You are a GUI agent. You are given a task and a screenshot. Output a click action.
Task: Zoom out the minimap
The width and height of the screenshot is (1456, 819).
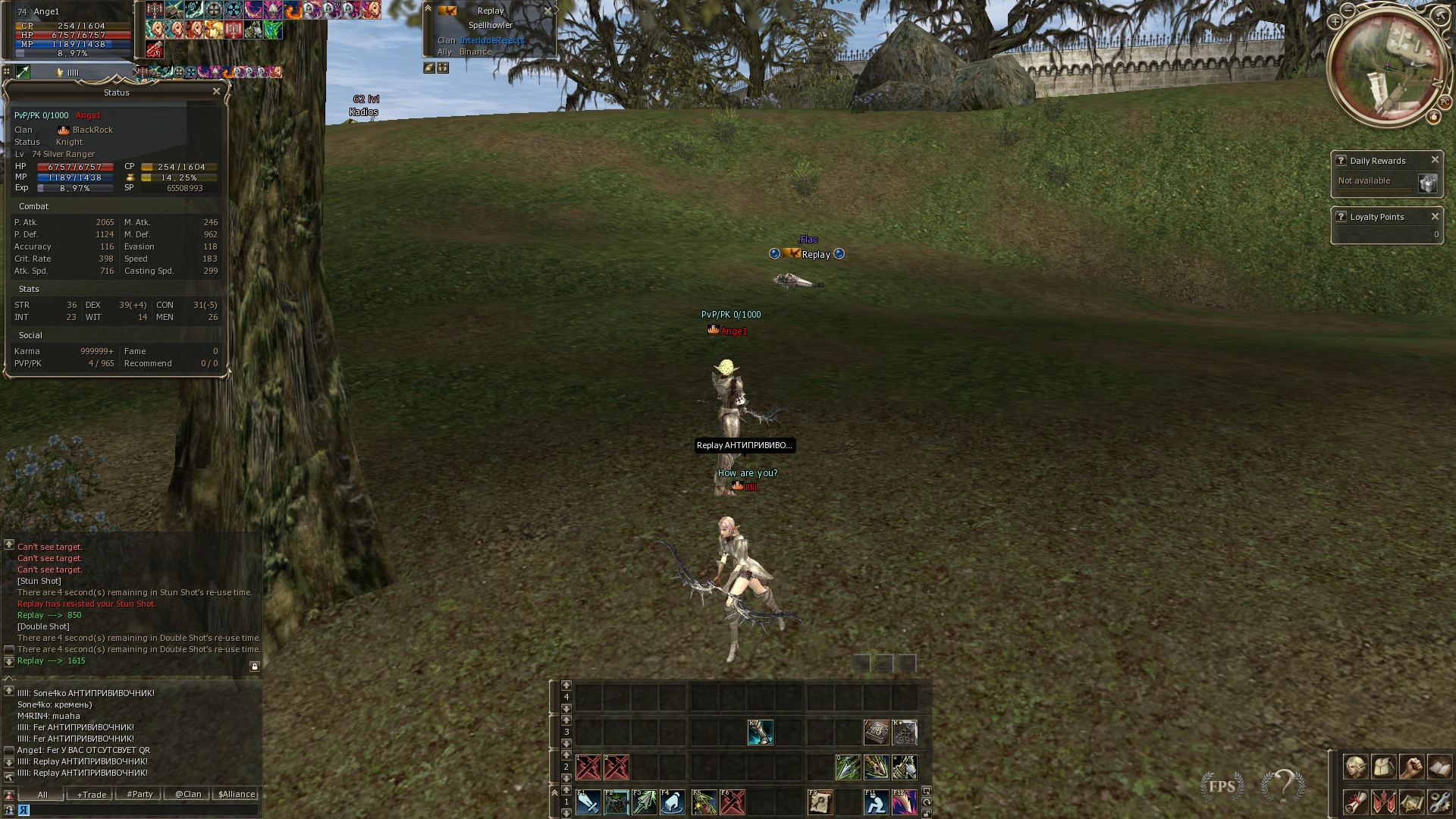click(x=1348, y=10)
